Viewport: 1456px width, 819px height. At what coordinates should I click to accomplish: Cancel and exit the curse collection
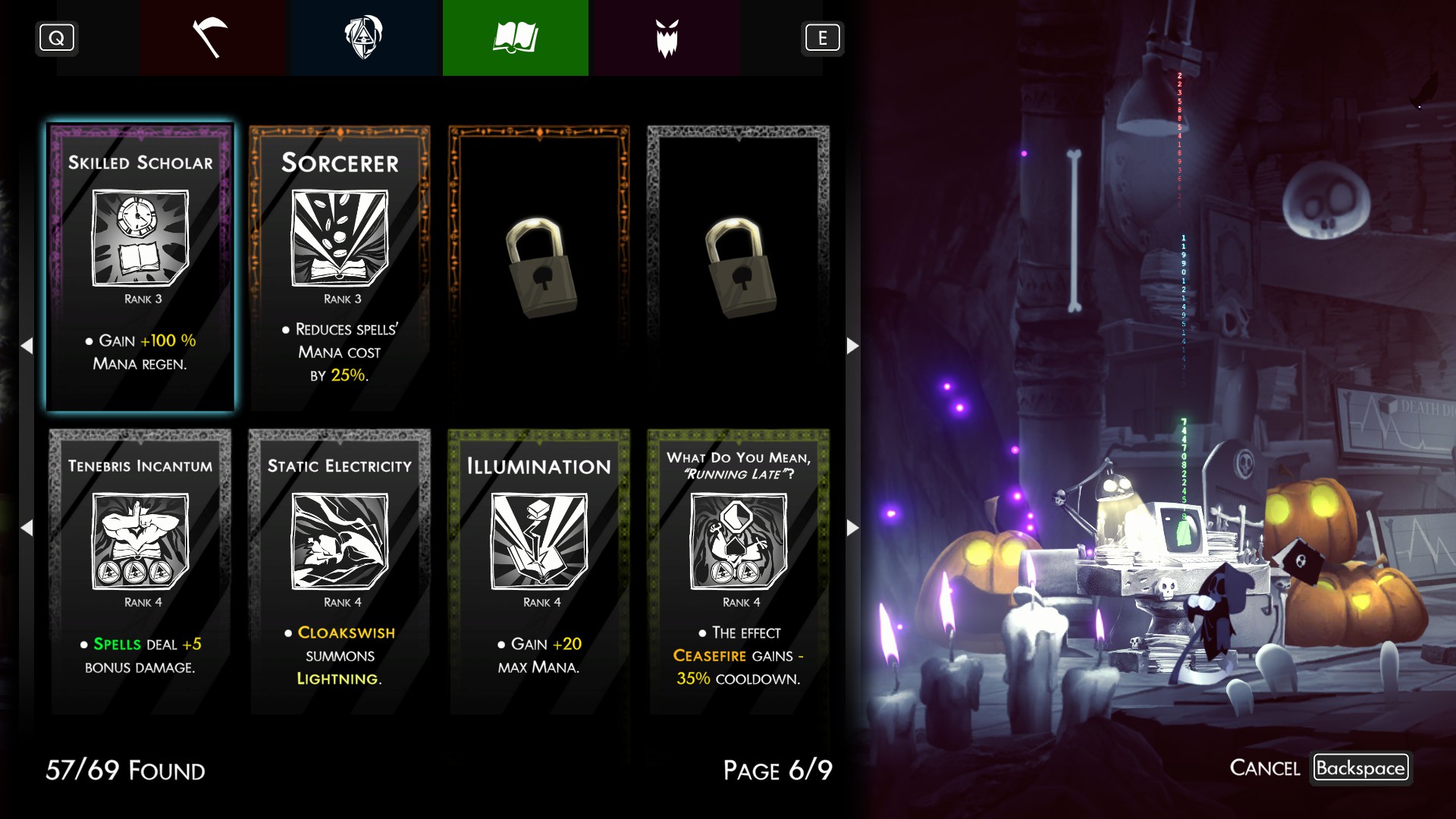click(1360, 768)
